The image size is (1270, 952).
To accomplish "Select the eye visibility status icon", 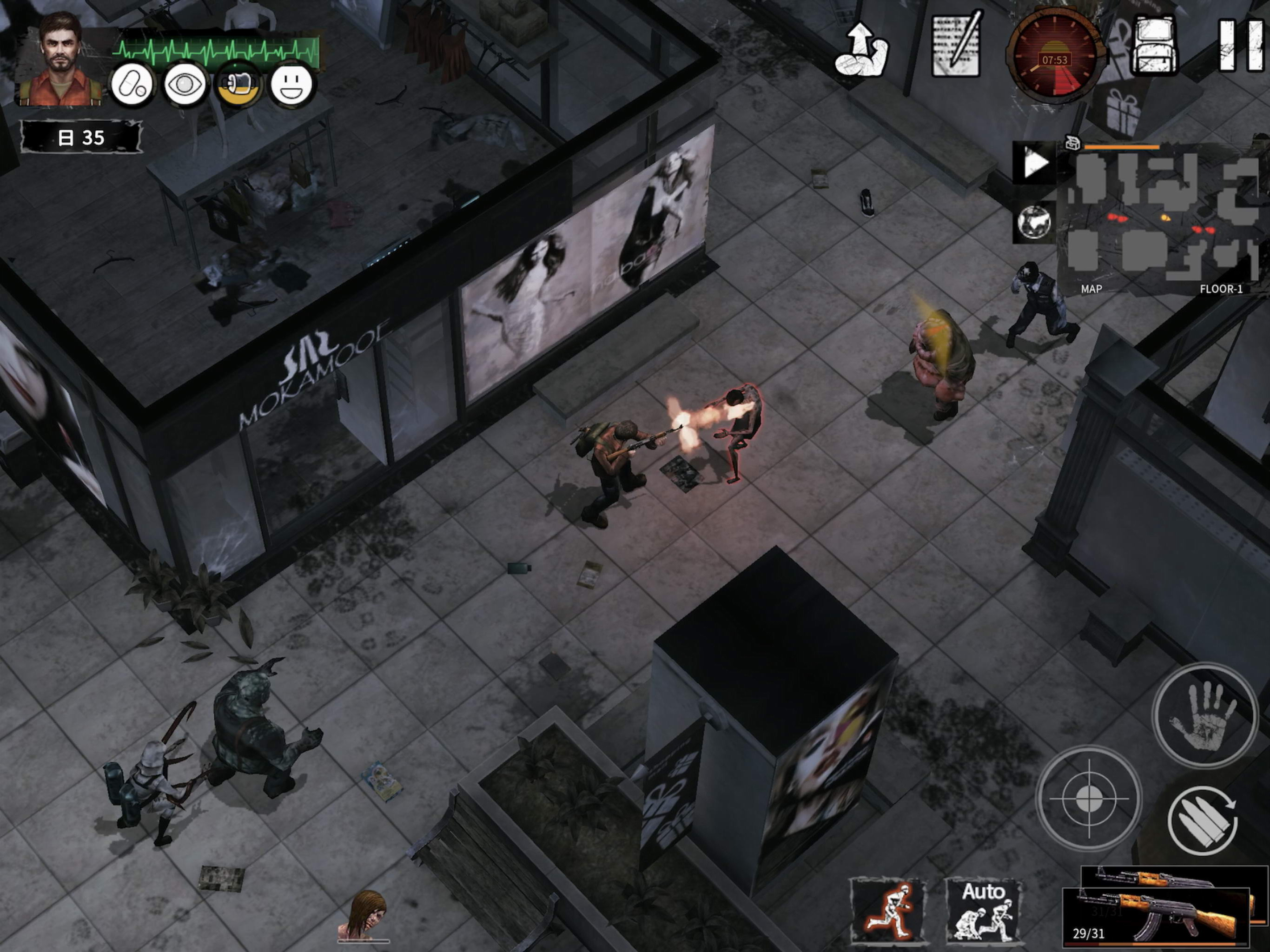I will 184,86.
